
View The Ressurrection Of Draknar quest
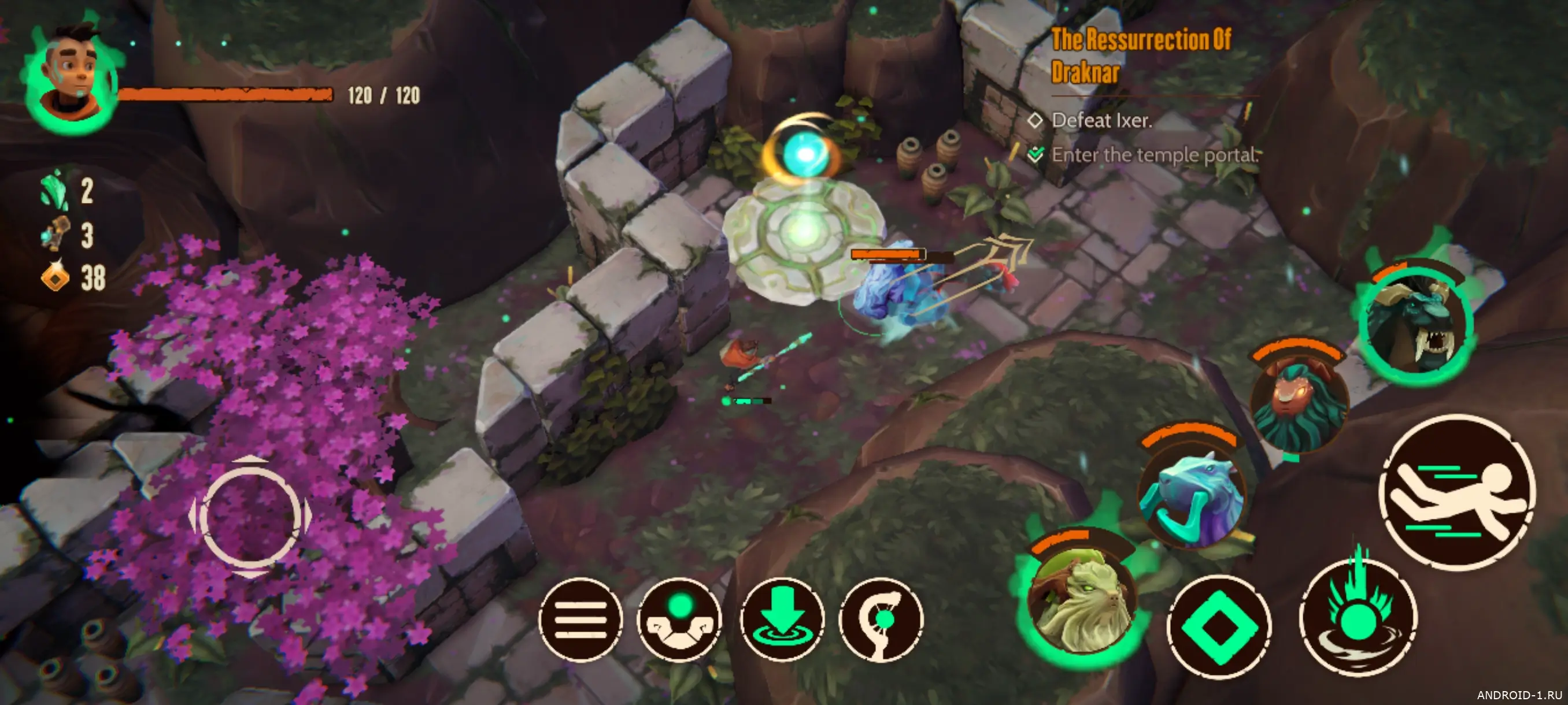(x=1140, y=56)
